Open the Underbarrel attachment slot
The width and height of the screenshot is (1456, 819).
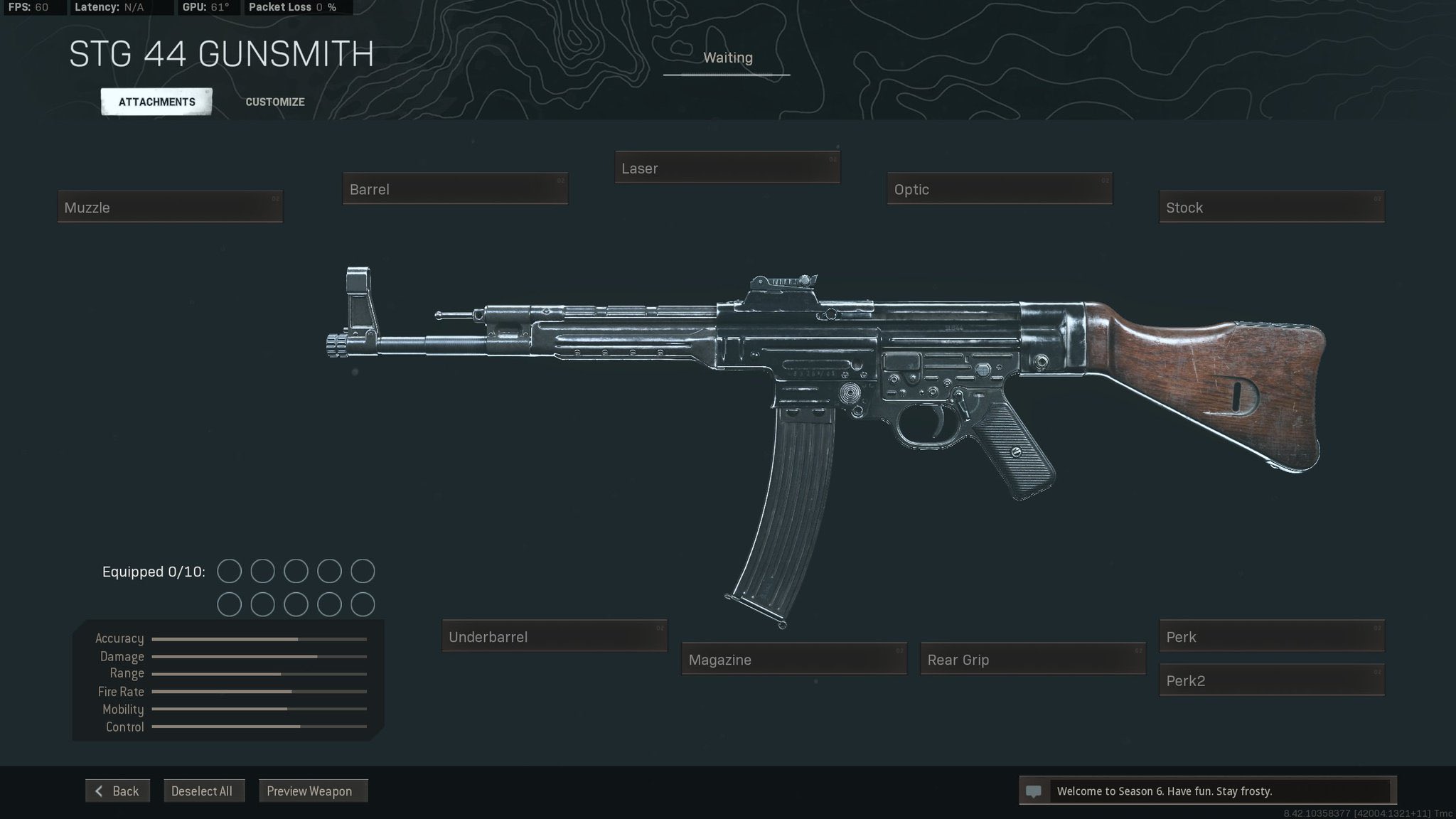tap(554, 636)
